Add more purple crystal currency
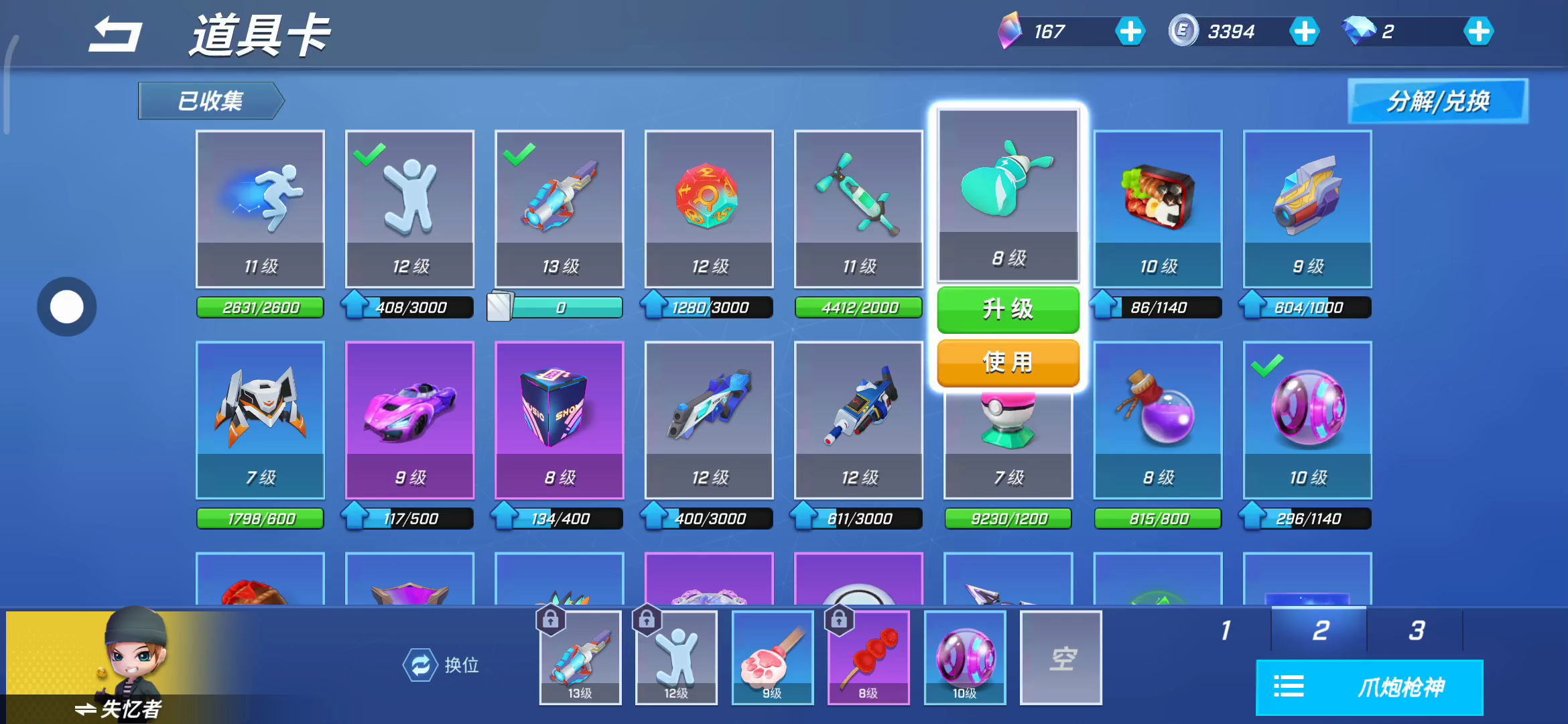The width and height of the screenshot is (1568, 724). tap(1130, 32)
